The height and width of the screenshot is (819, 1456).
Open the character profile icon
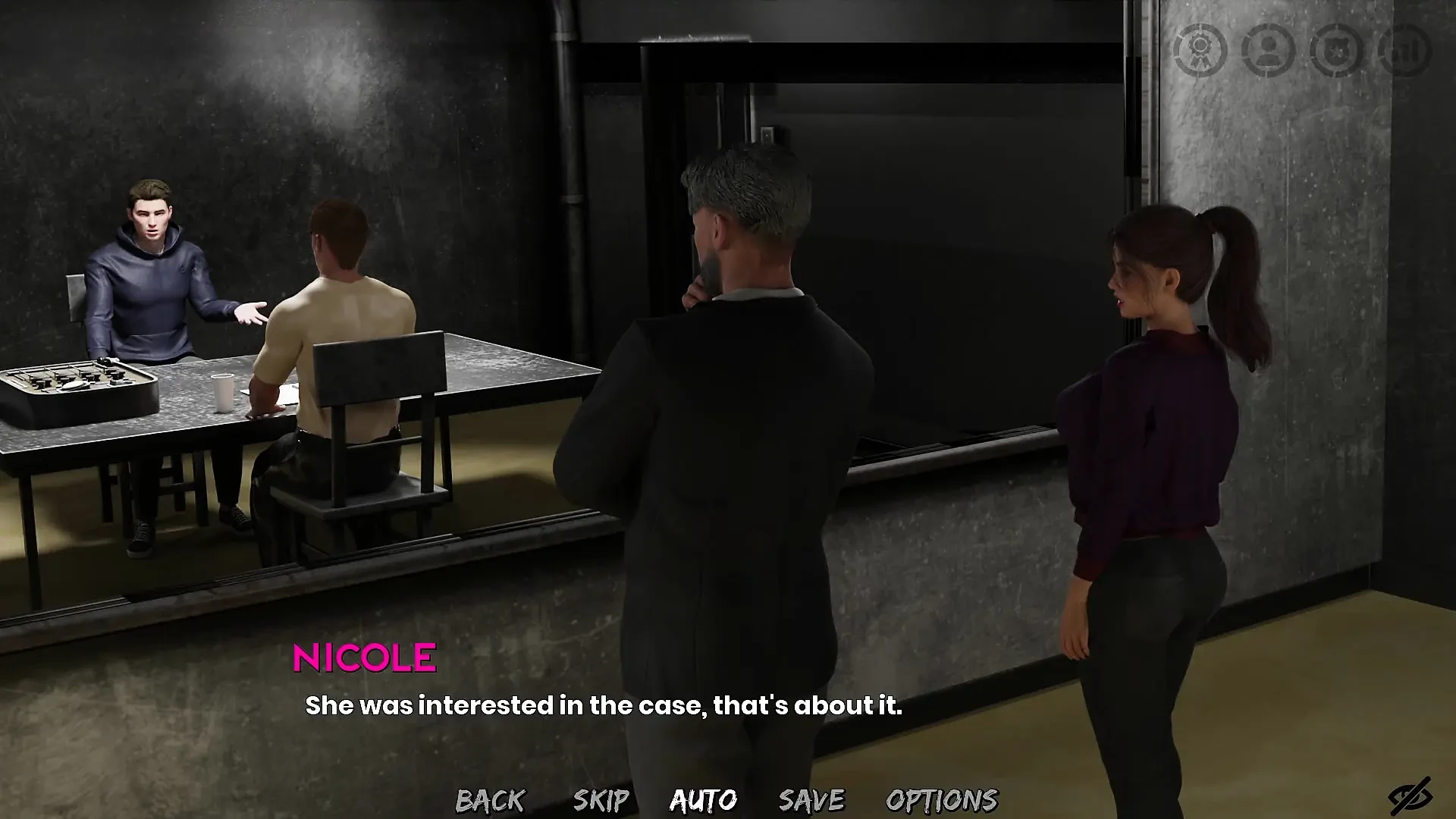pyautogui.click(x=1268, y=50)
